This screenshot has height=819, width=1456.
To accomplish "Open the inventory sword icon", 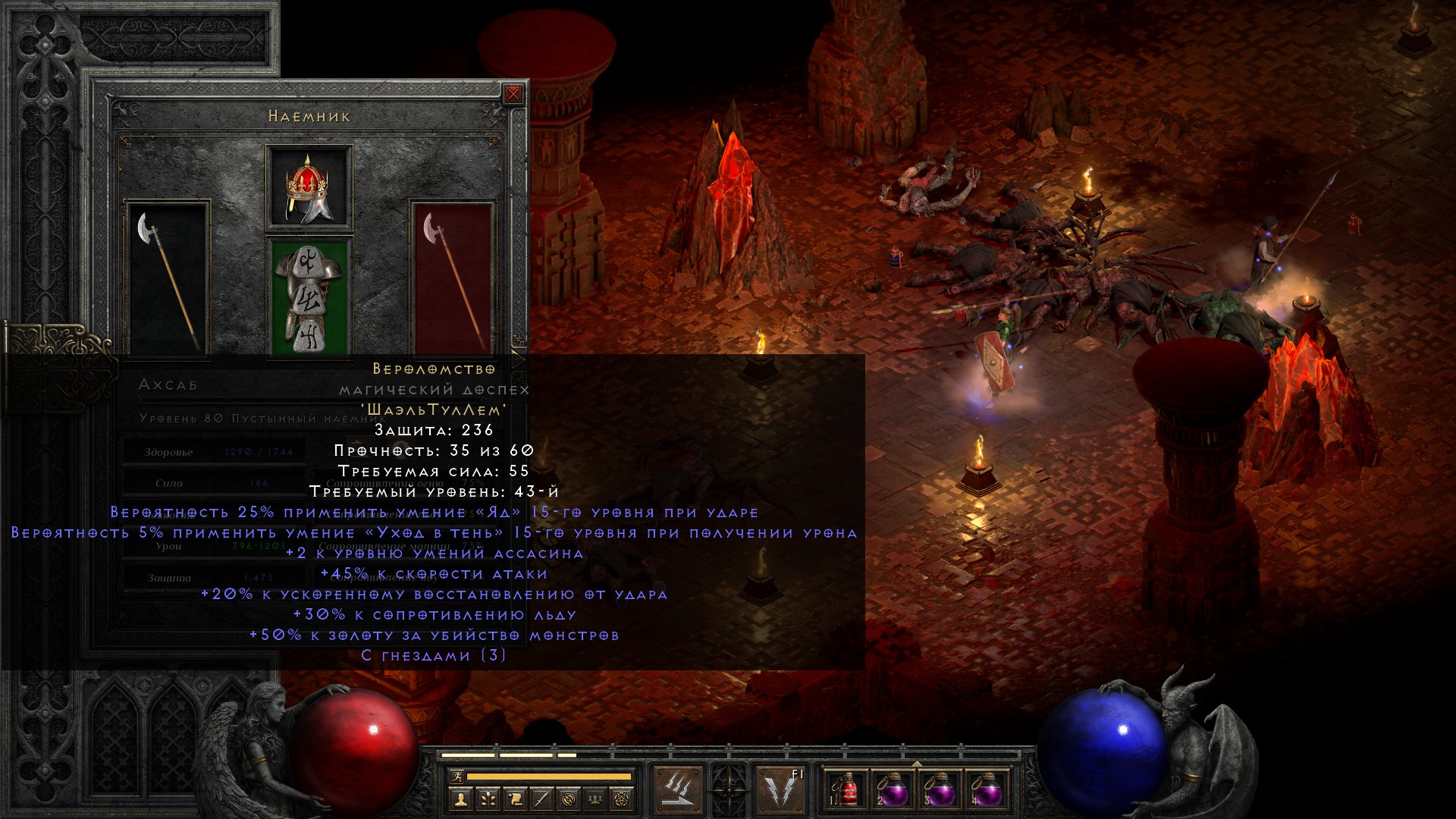I will pyautogui.click(x=541, y=799).
